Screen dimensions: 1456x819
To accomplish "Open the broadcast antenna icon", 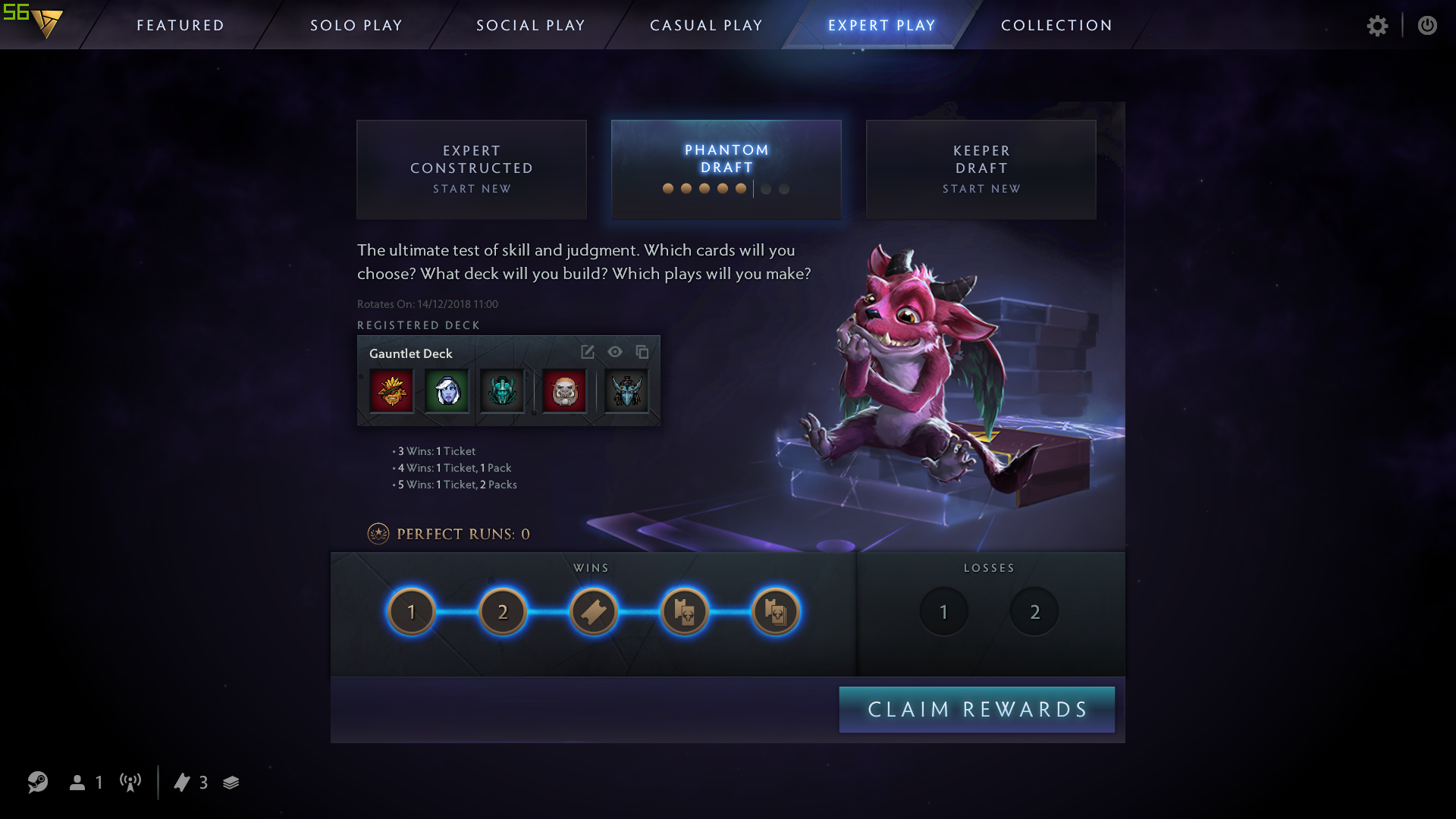I will pyautogui.click(x=130, y=783).
